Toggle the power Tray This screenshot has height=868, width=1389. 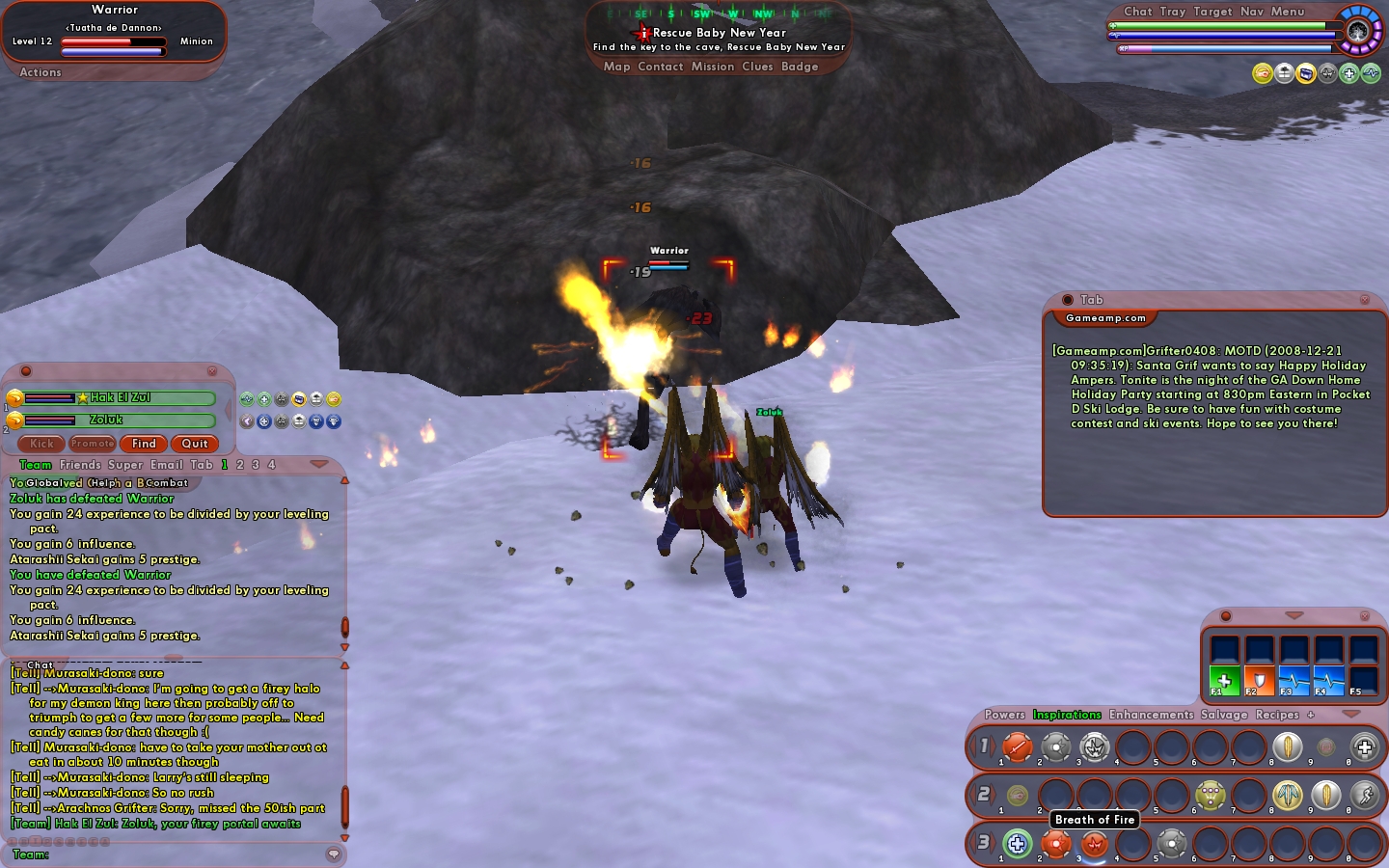click(1173, 12)
